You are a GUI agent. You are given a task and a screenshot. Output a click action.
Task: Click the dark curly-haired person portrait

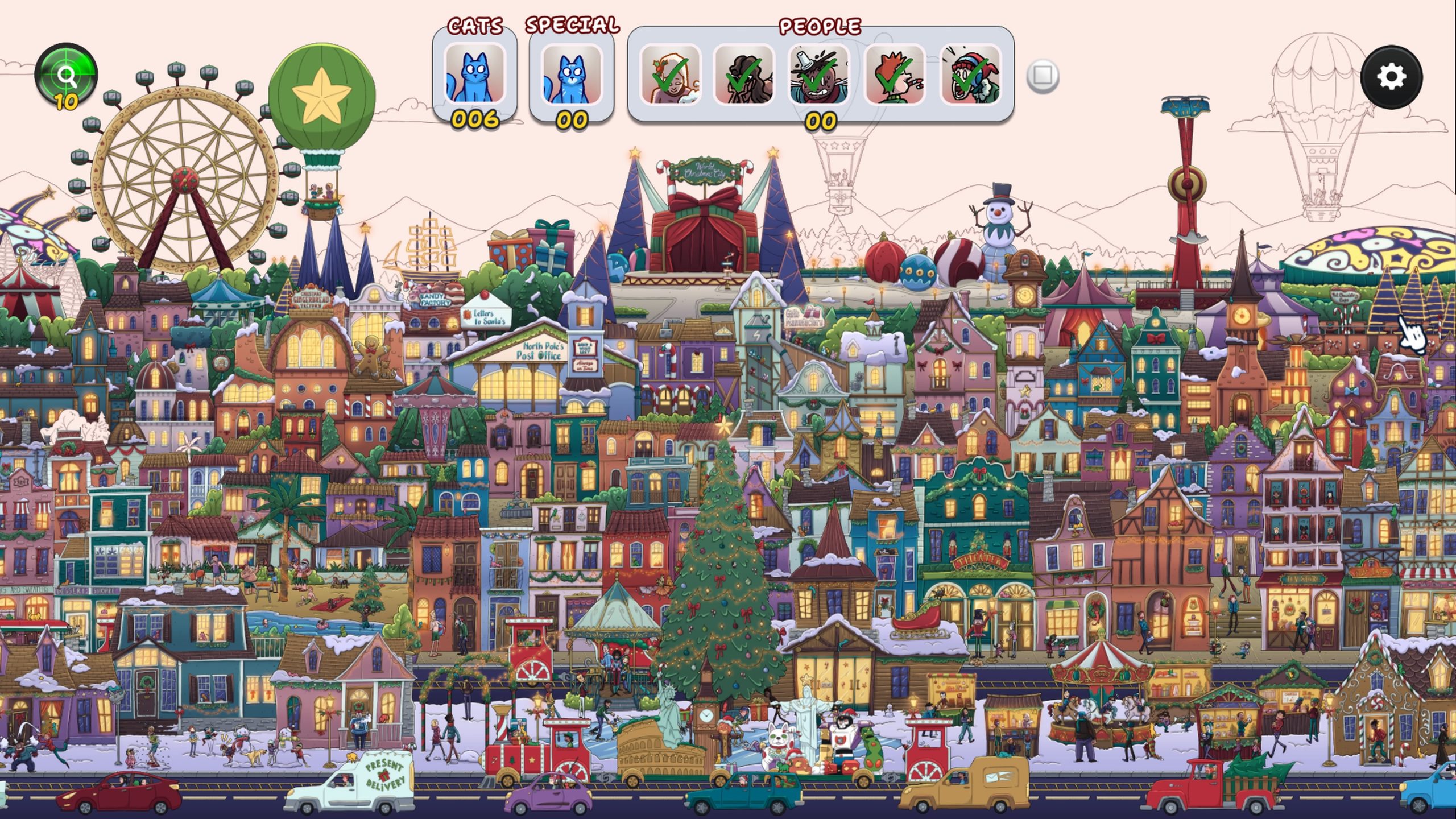point(744,75)
